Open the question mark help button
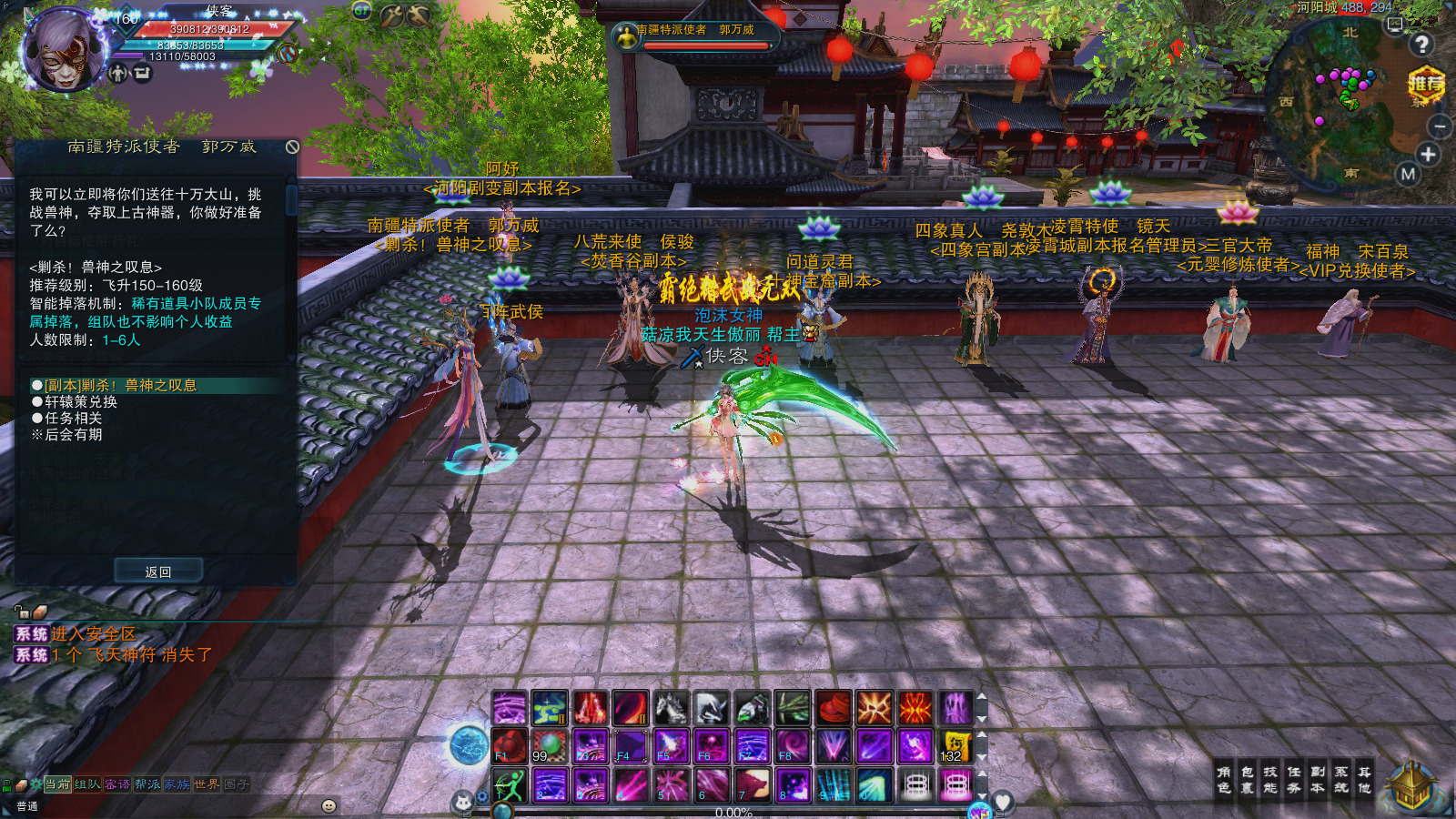1456x819 pixels. [1421, 44]
